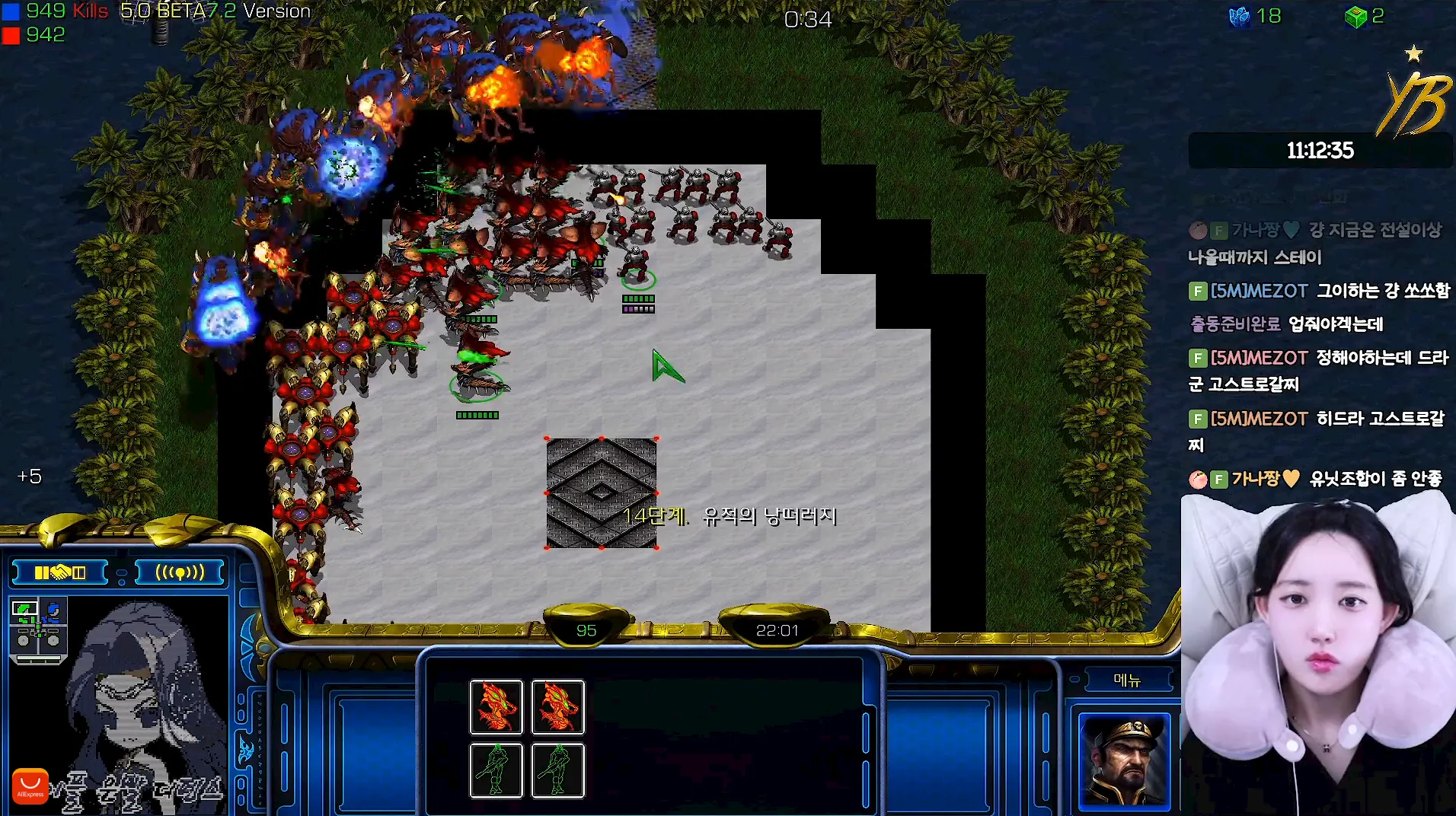This screenshot has height=816, width=1456.
Task: Open the alliance handshake panel
Action: [x=60, y=572]
